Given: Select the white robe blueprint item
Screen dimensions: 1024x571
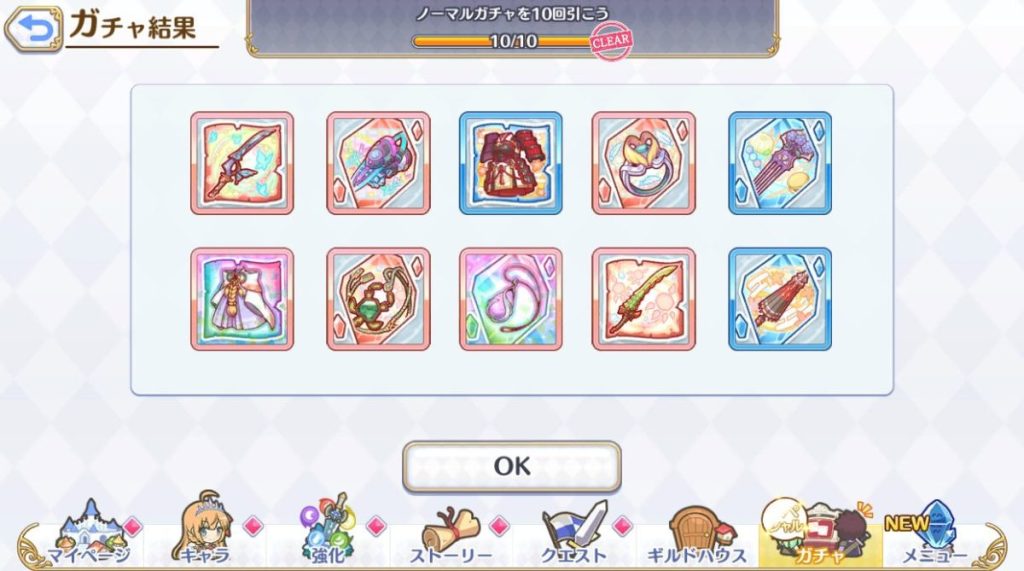Looking at the screenshot, I should [x=242, y=299].
